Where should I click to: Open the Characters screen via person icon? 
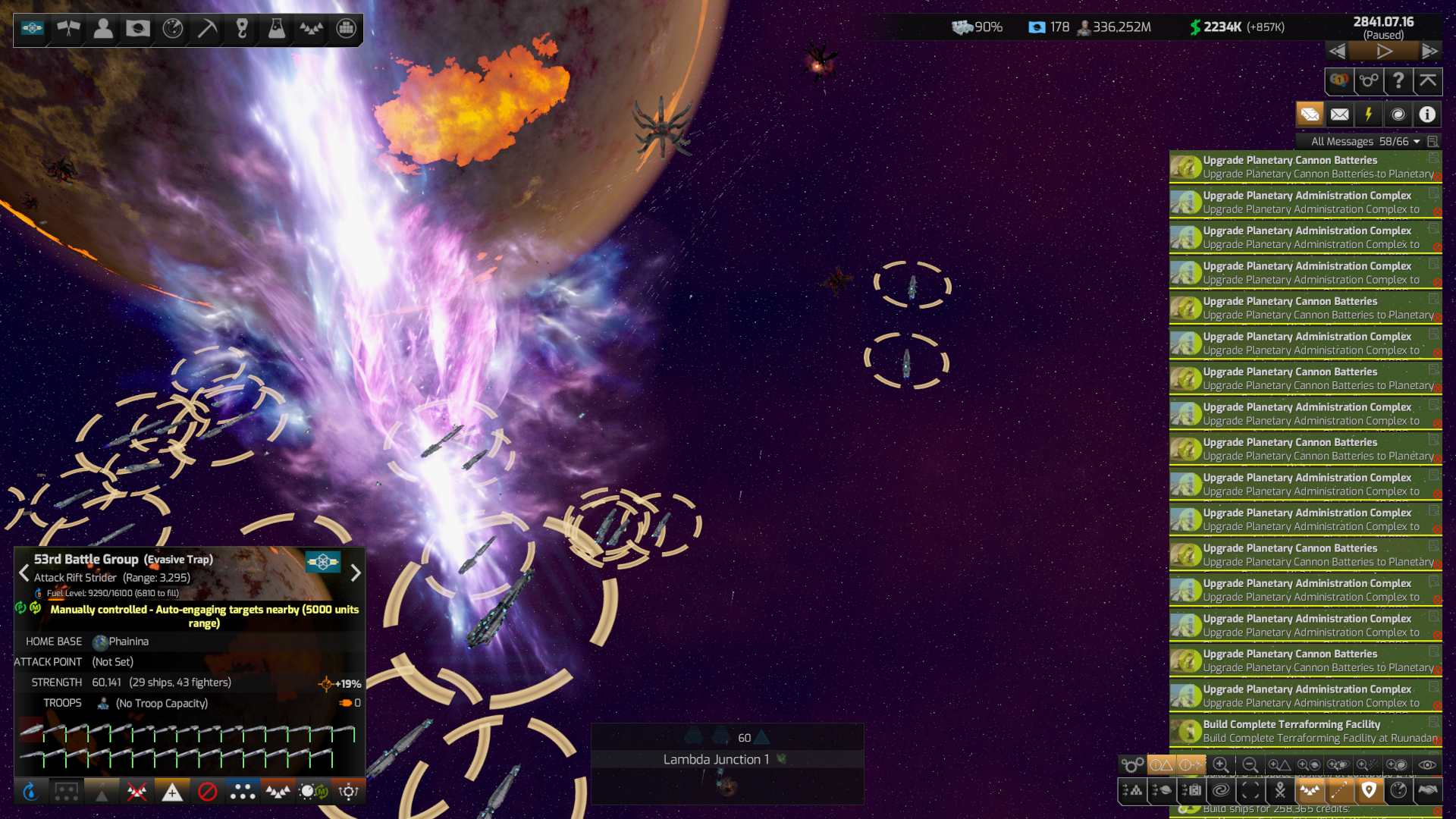coord(102,29)
